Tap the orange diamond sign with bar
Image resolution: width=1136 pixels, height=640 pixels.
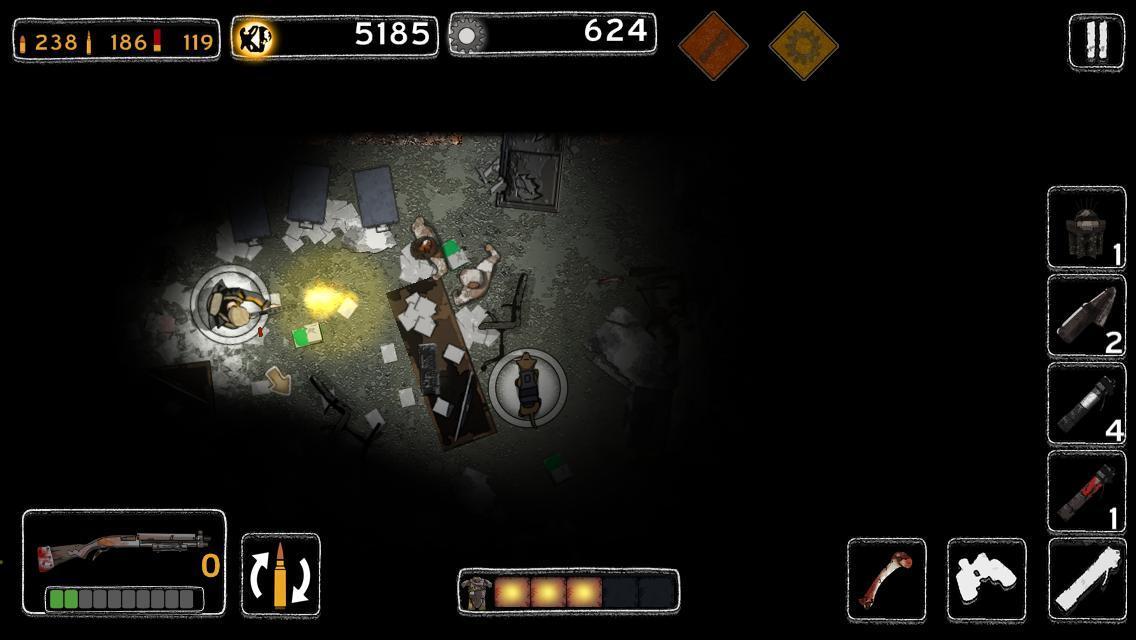[x=713, y=45]
